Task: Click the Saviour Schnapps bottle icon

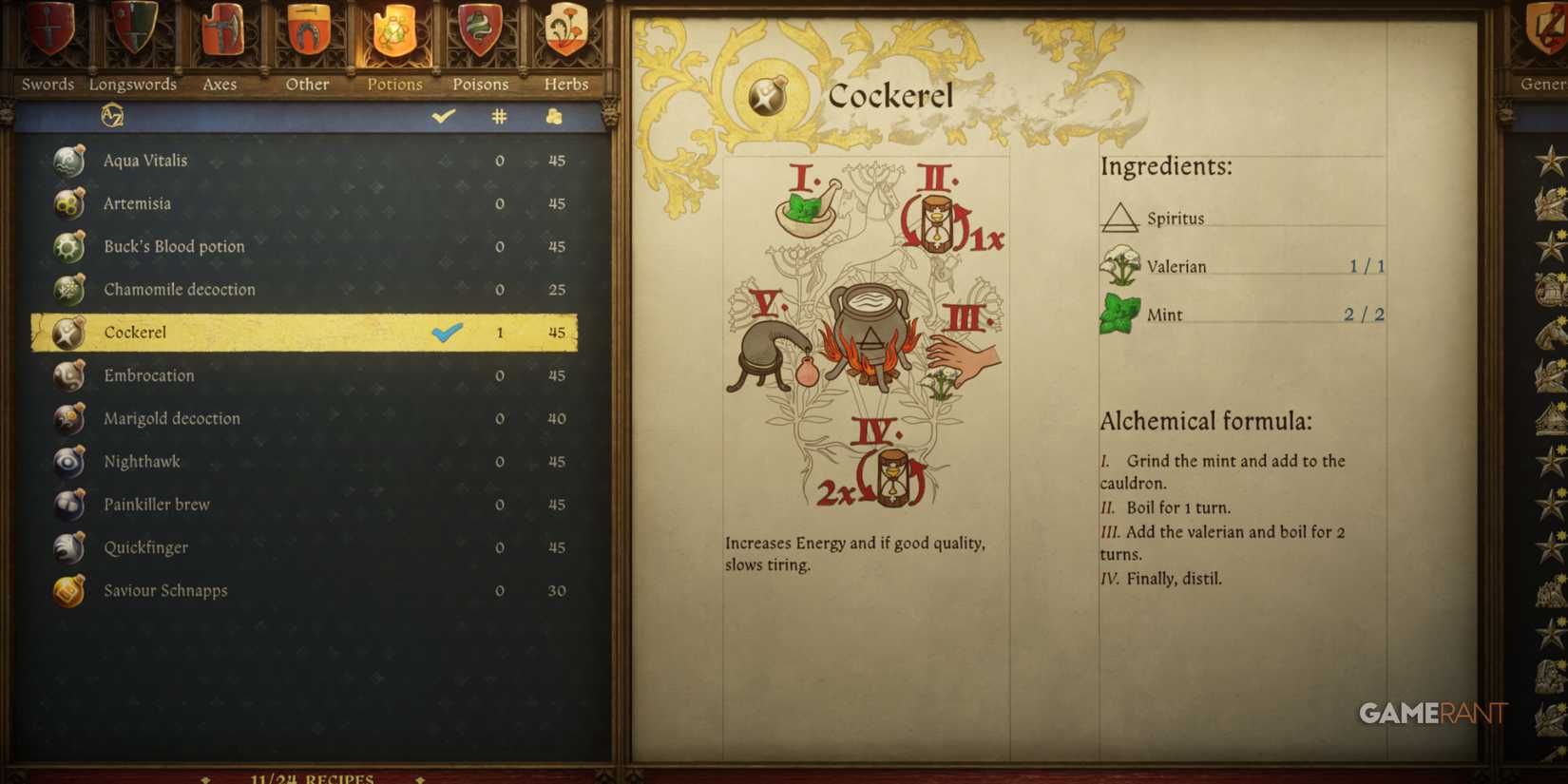Action: point(67,590)
